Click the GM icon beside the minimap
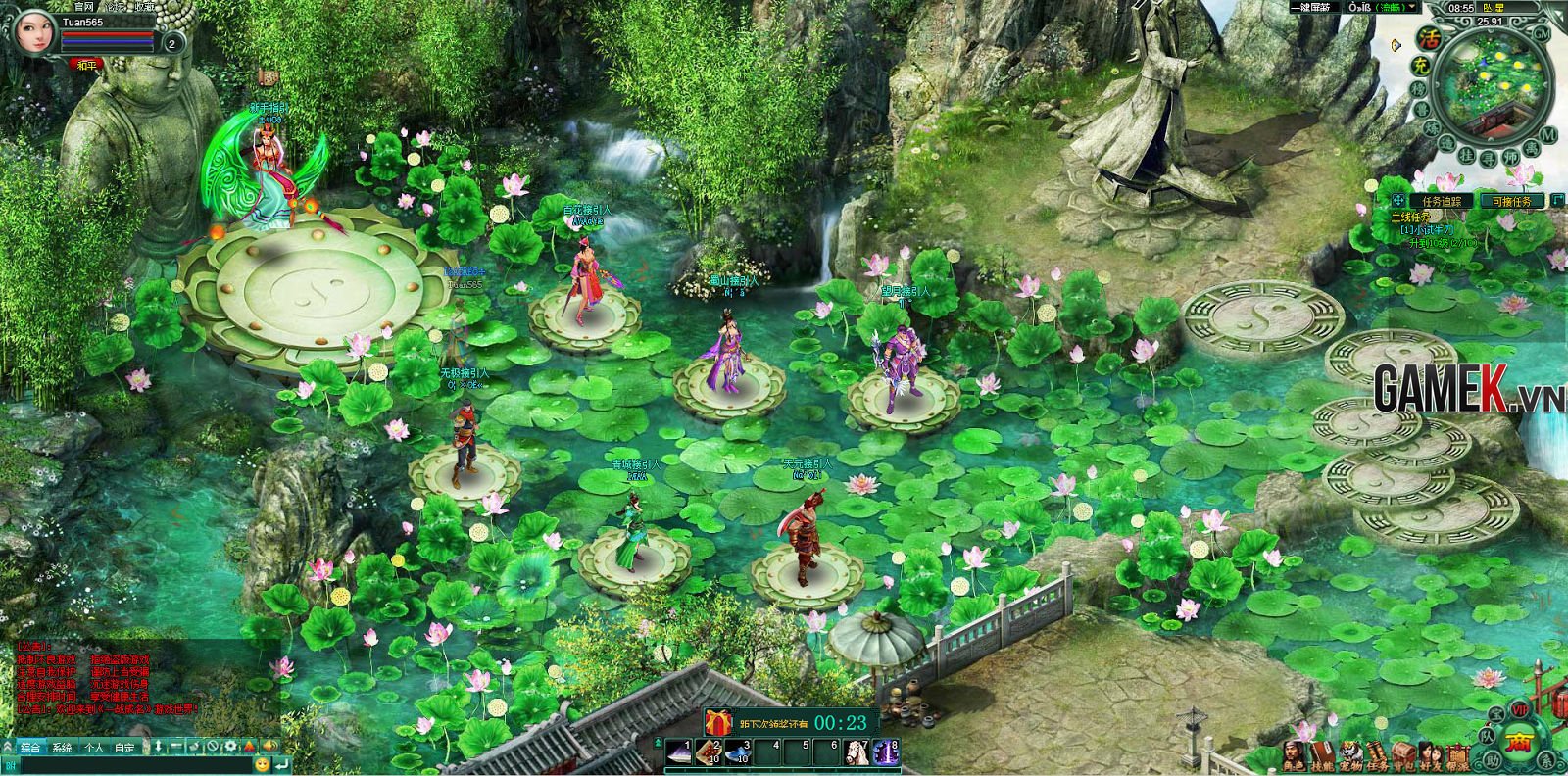This screenshot has height=776, width=1568. coord(1541,35)
